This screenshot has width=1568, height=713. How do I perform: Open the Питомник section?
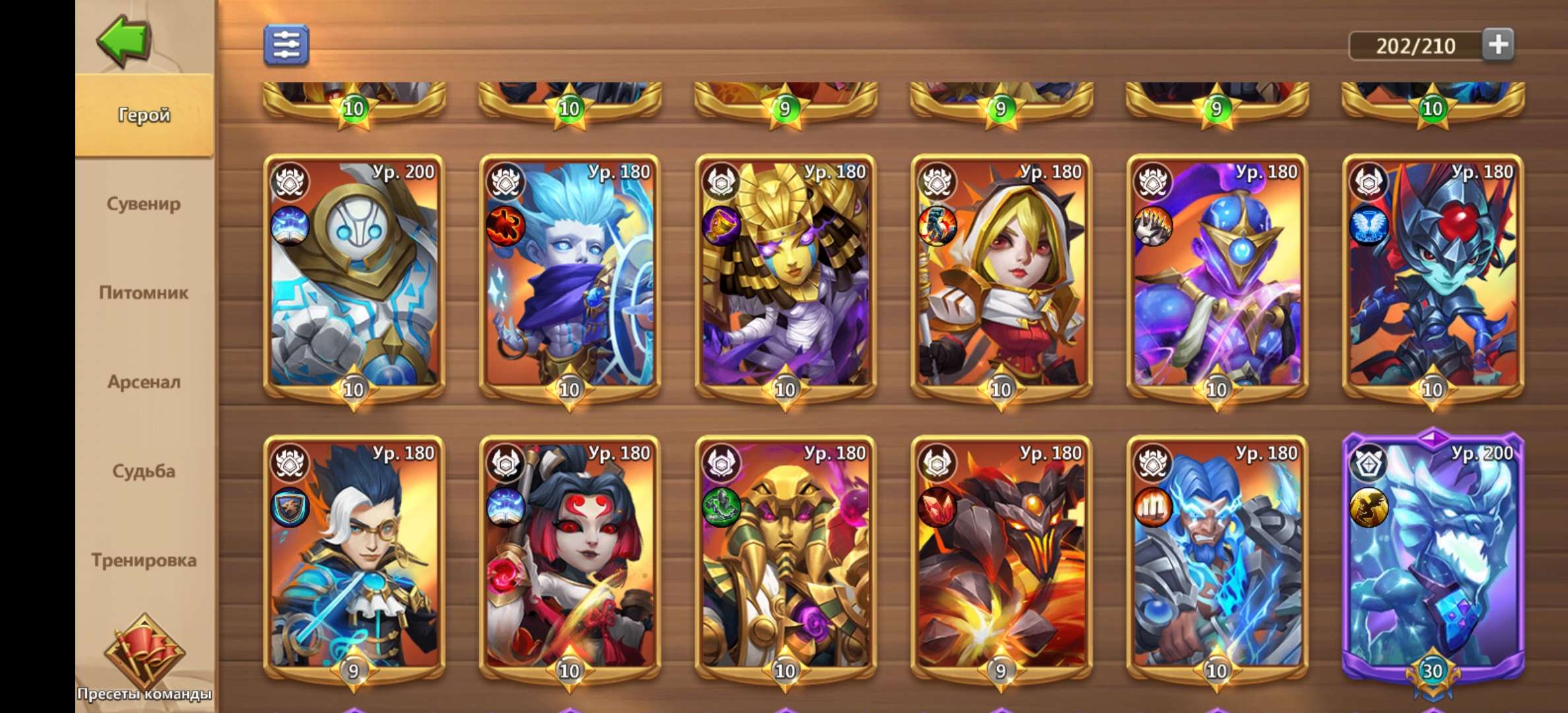[x=143, y=294]
